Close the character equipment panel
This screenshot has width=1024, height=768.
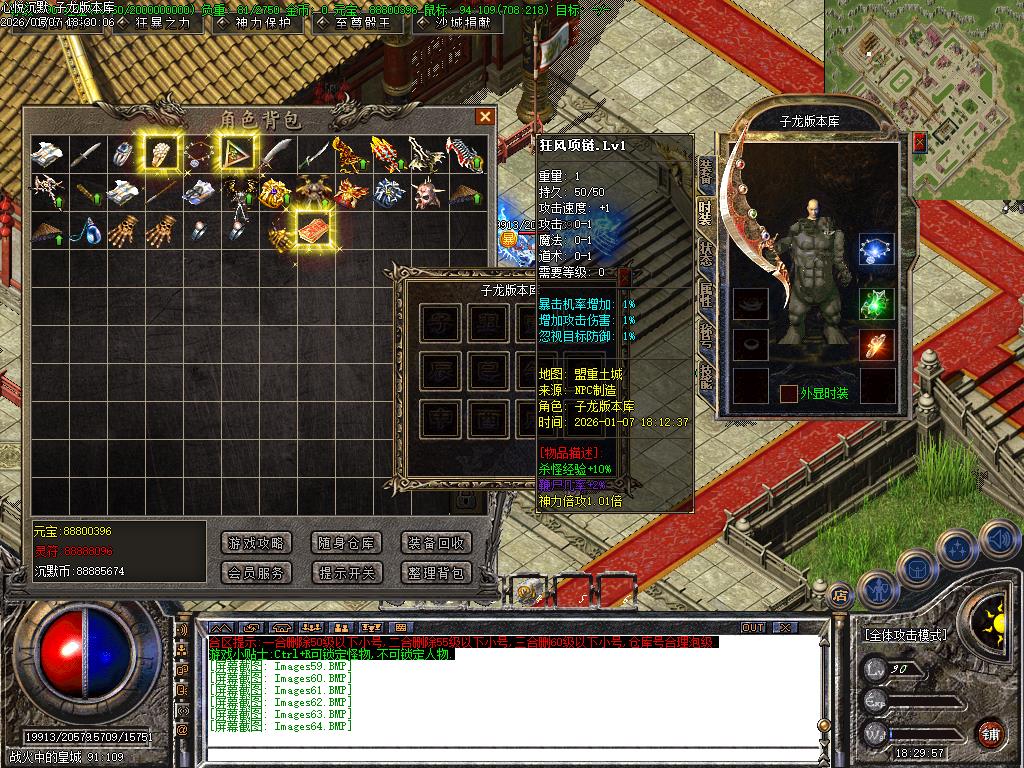pos(920,143)
